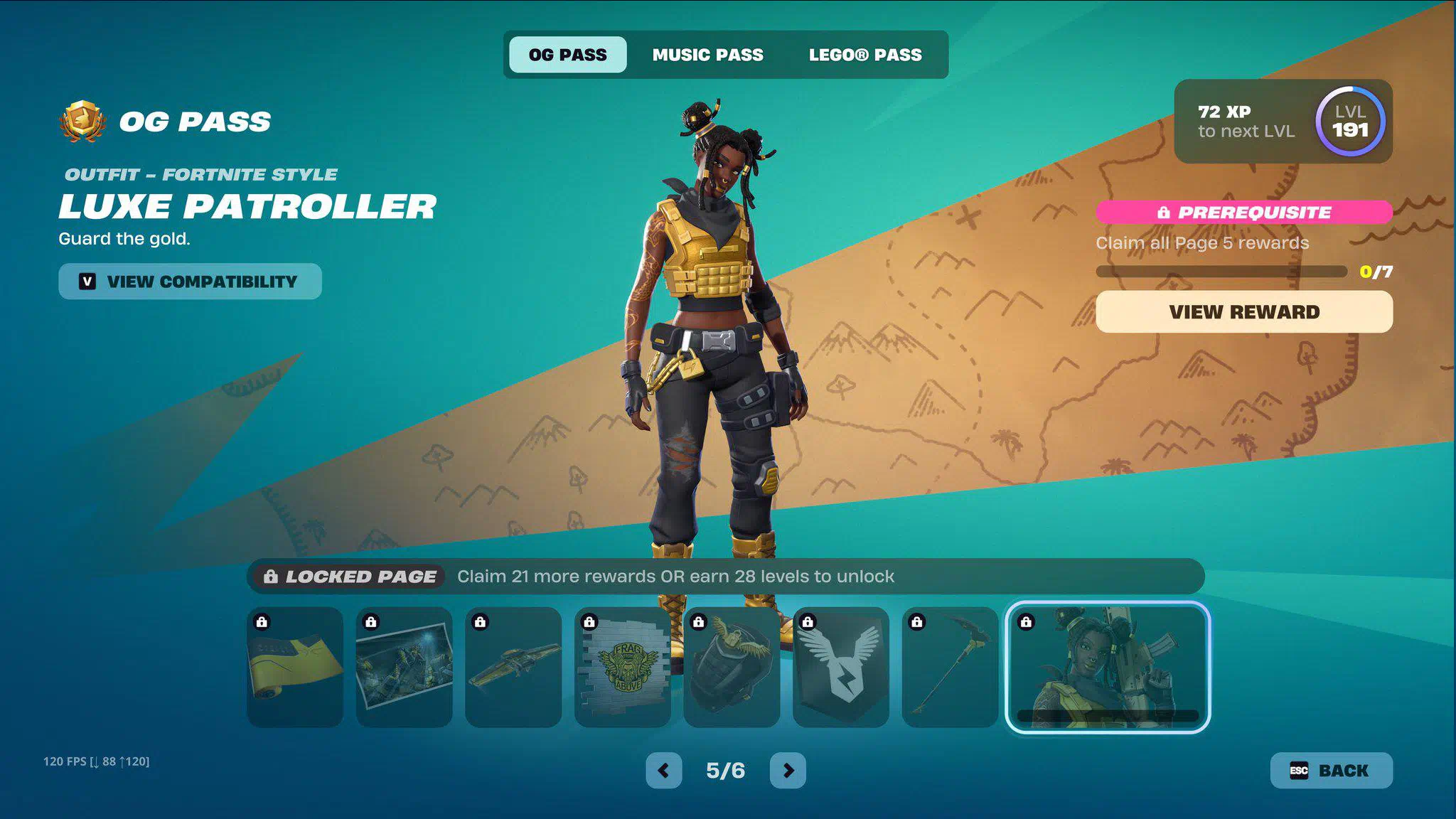Go to the previous rewards page
Viewport: 1456px width, 819px height.
click(663, 771)
